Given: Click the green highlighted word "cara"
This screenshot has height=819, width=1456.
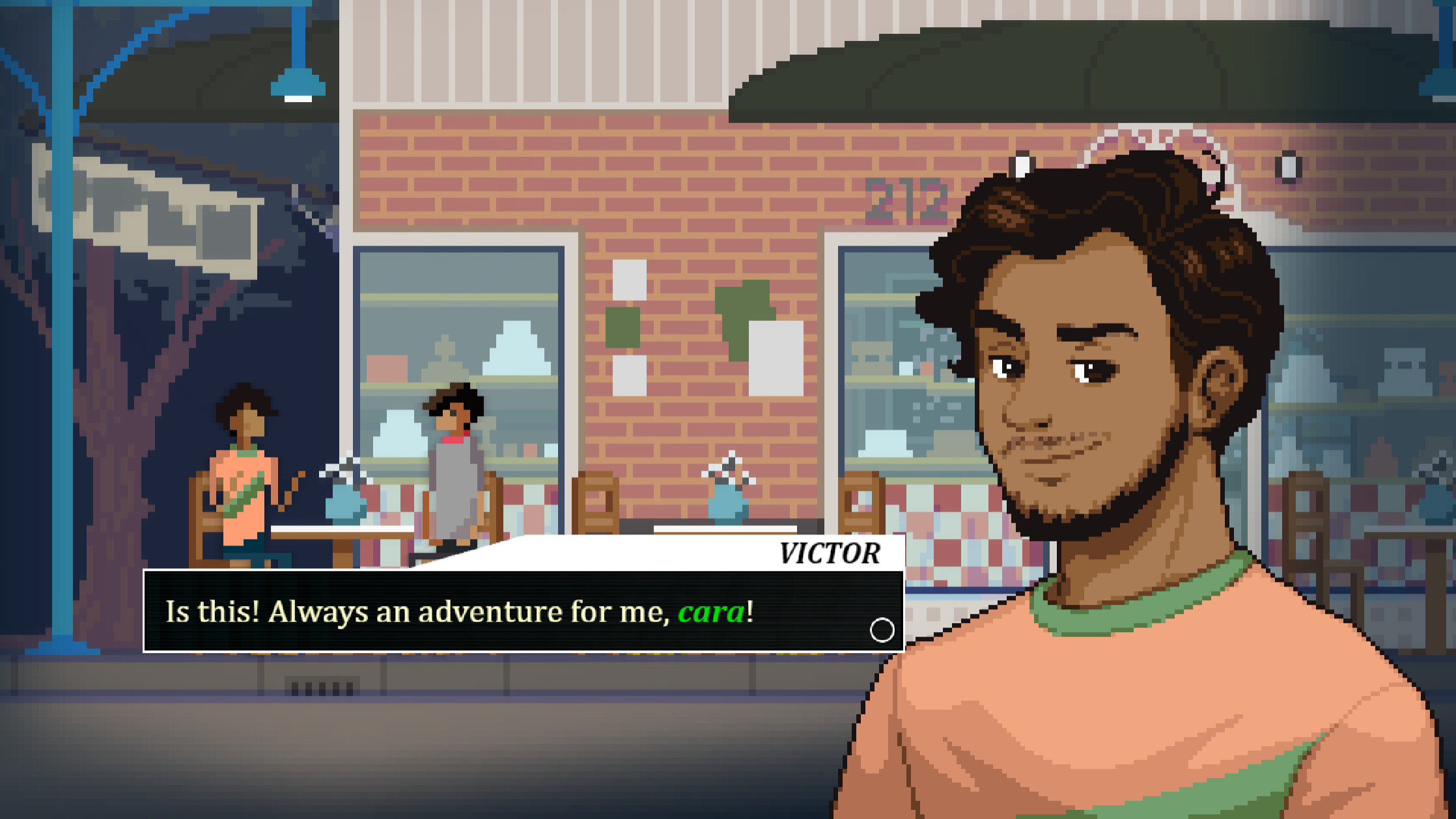Looking at the screenshot, I should tap(714, 611).
